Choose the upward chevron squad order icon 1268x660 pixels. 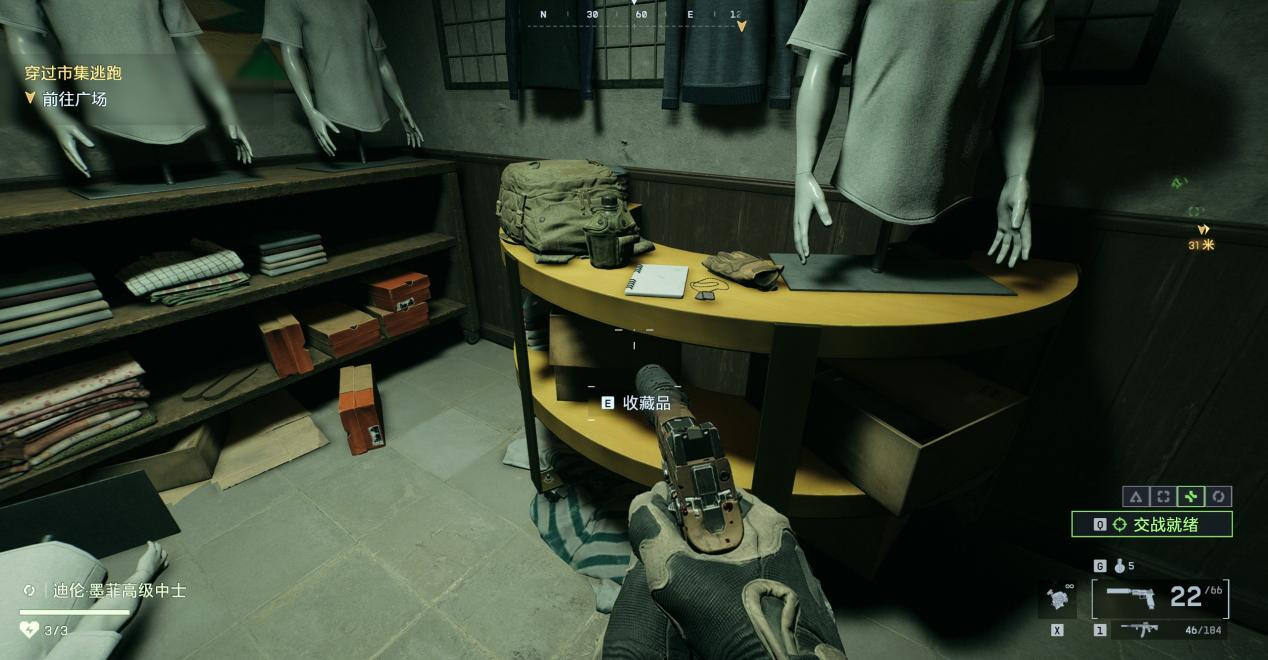pos(1135,496)
